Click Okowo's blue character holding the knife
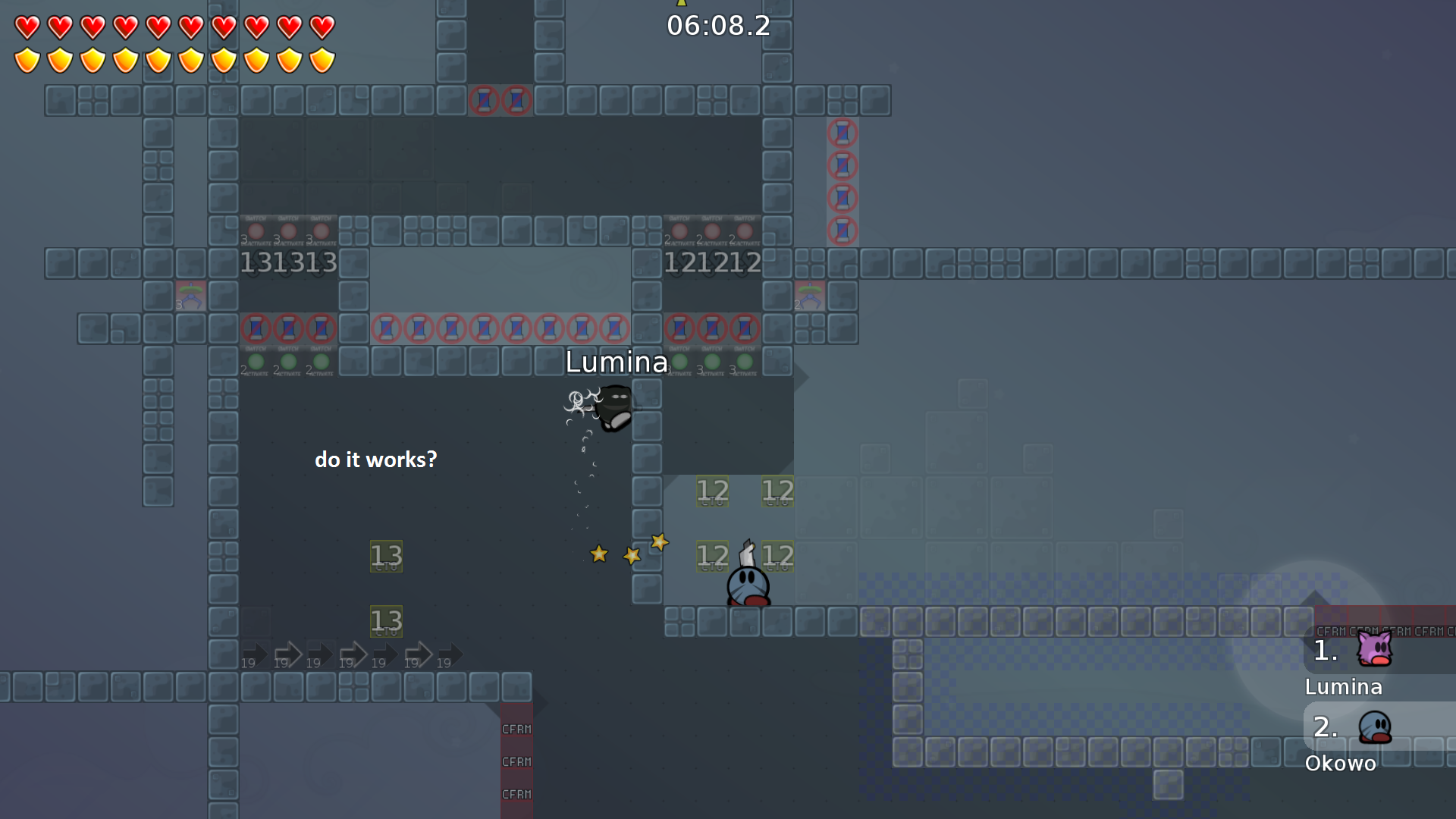 747,584
